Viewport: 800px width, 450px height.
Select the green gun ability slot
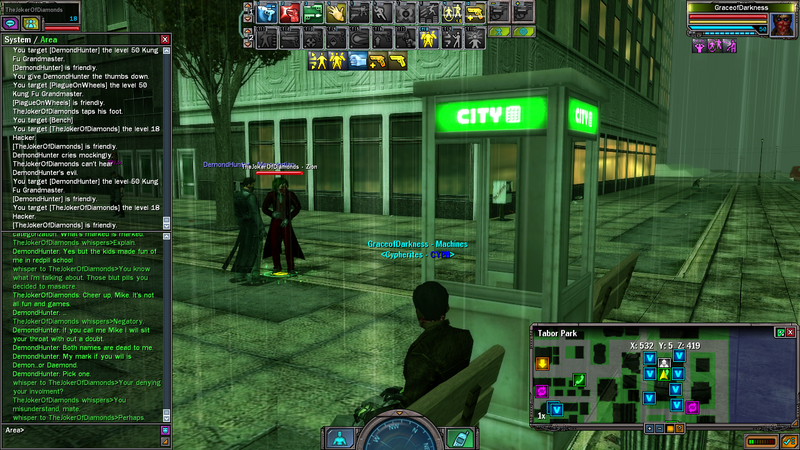point(312,13)
